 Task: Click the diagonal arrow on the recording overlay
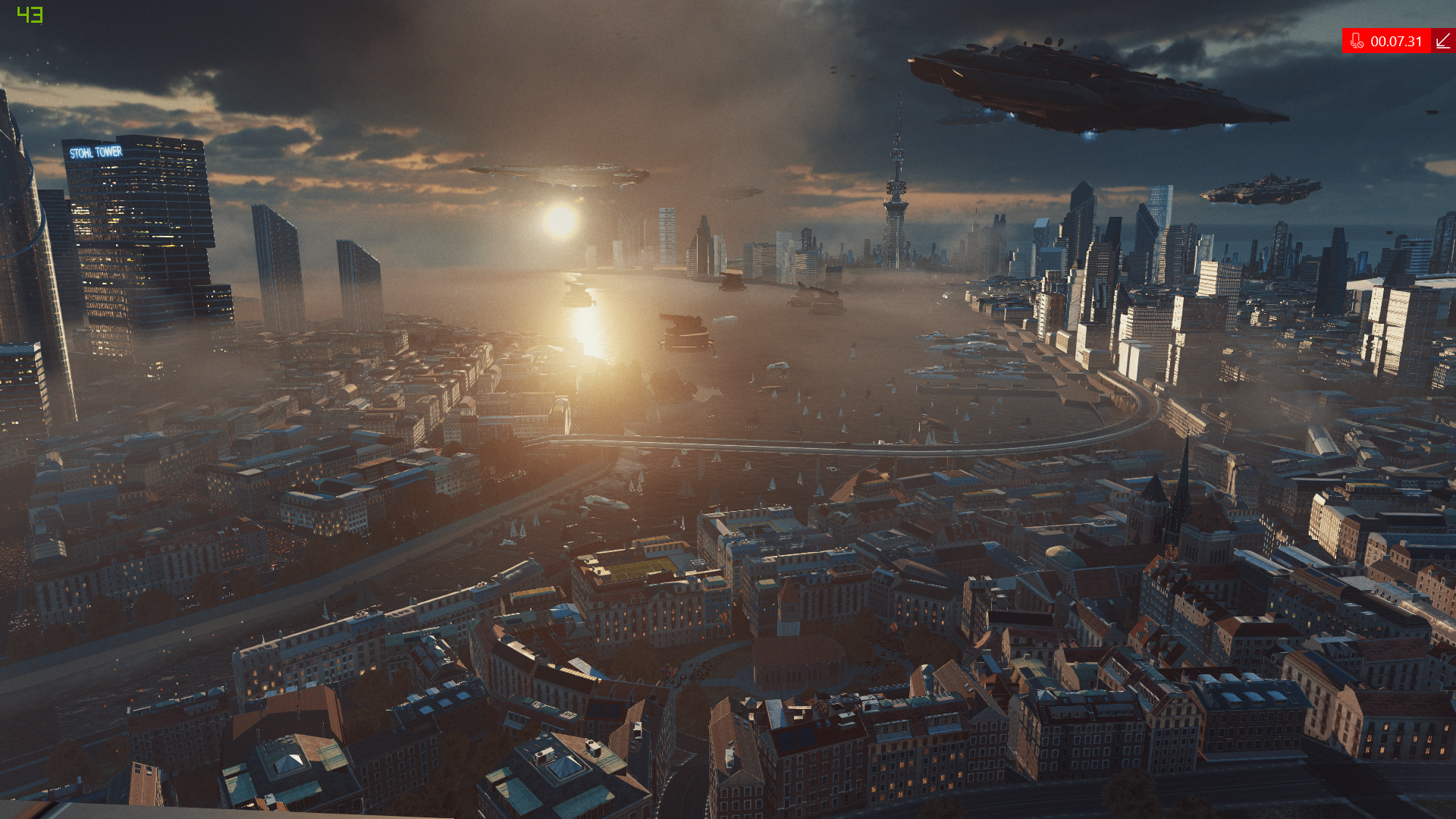pyautogui.click(x=1443, y=41)
